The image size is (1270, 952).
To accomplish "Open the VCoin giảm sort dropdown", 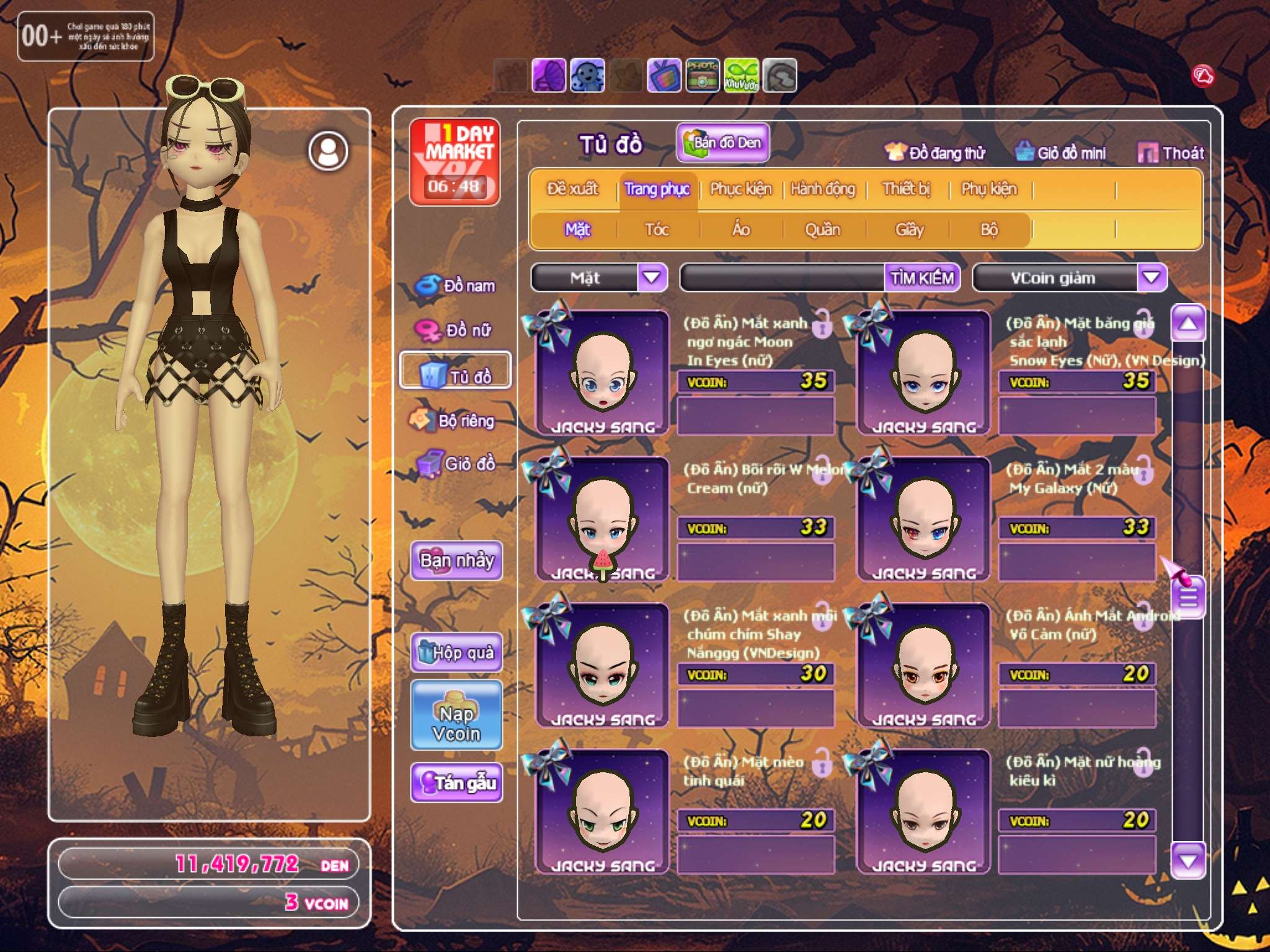I will pyautogui.click(x=1152, y=277).
